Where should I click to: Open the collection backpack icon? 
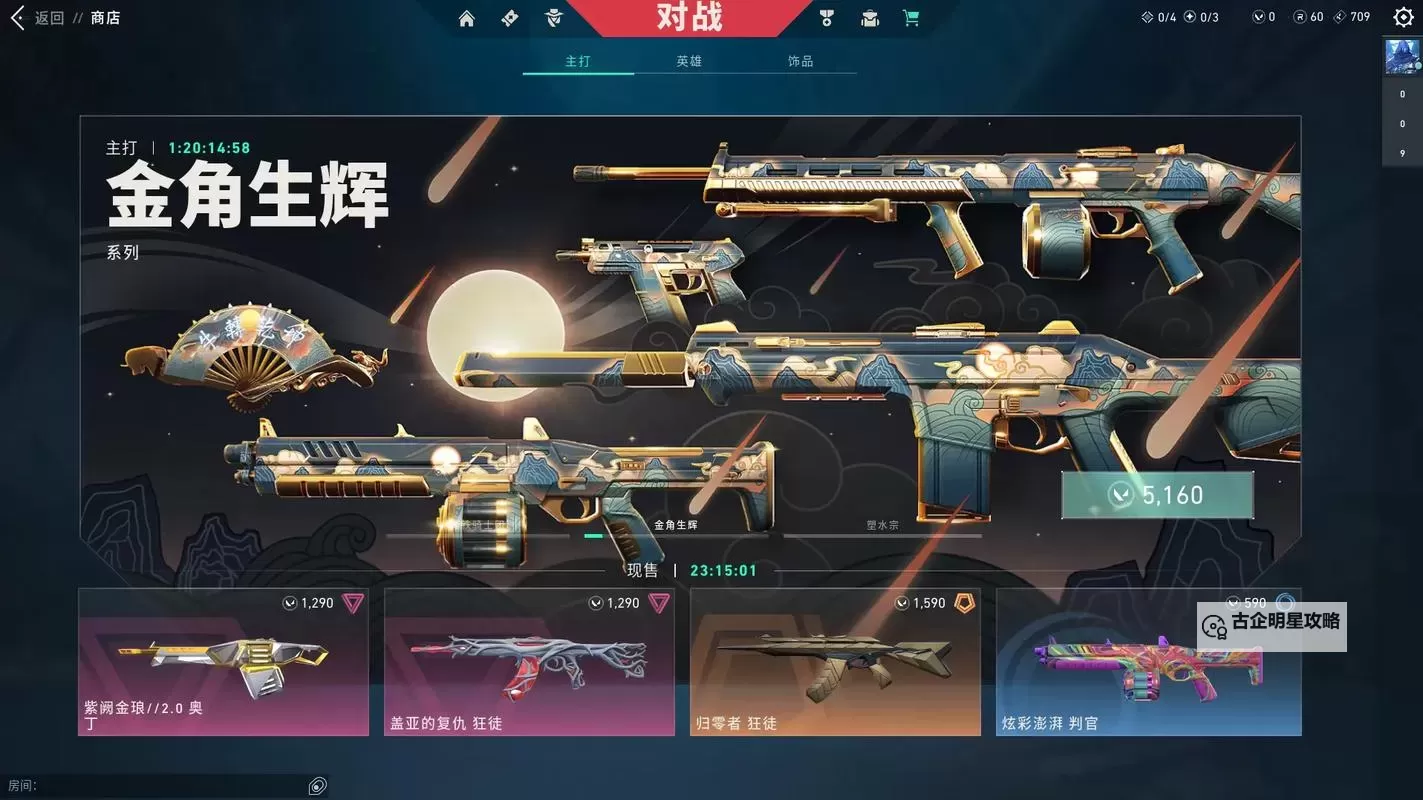tap(868, 17)
